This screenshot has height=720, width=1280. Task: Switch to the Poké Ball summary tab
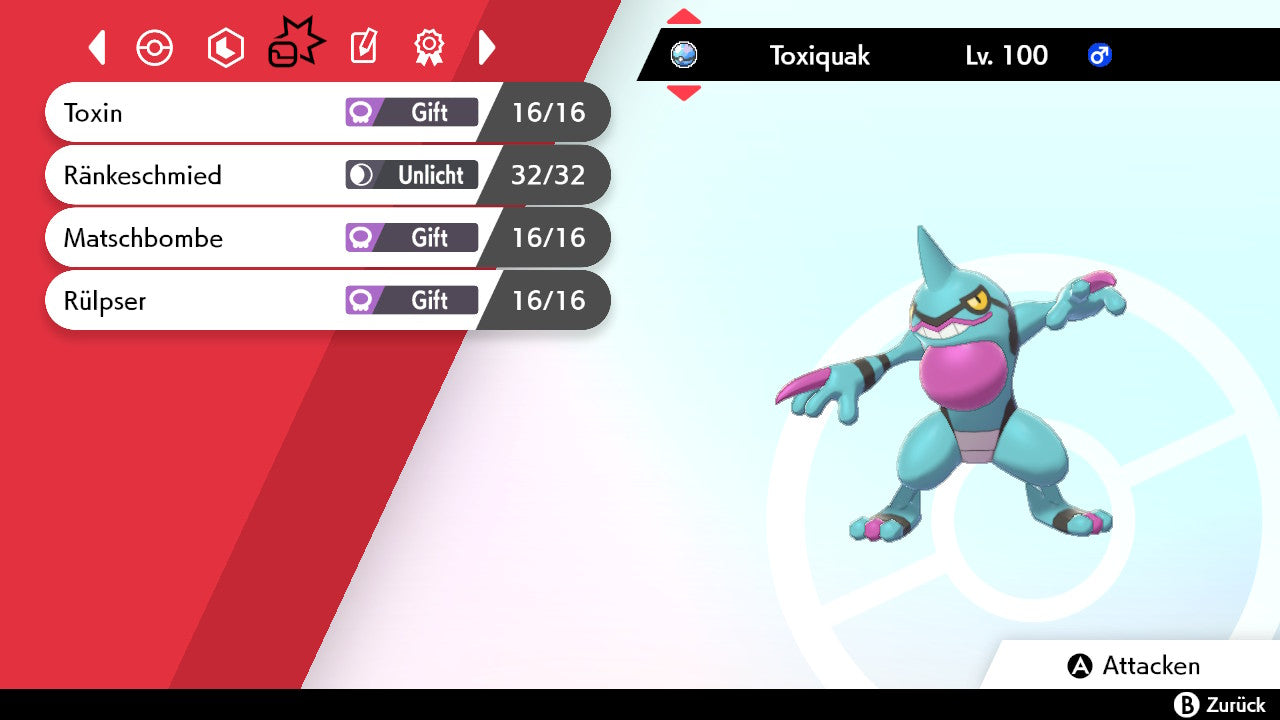click(x=155, y=48)
